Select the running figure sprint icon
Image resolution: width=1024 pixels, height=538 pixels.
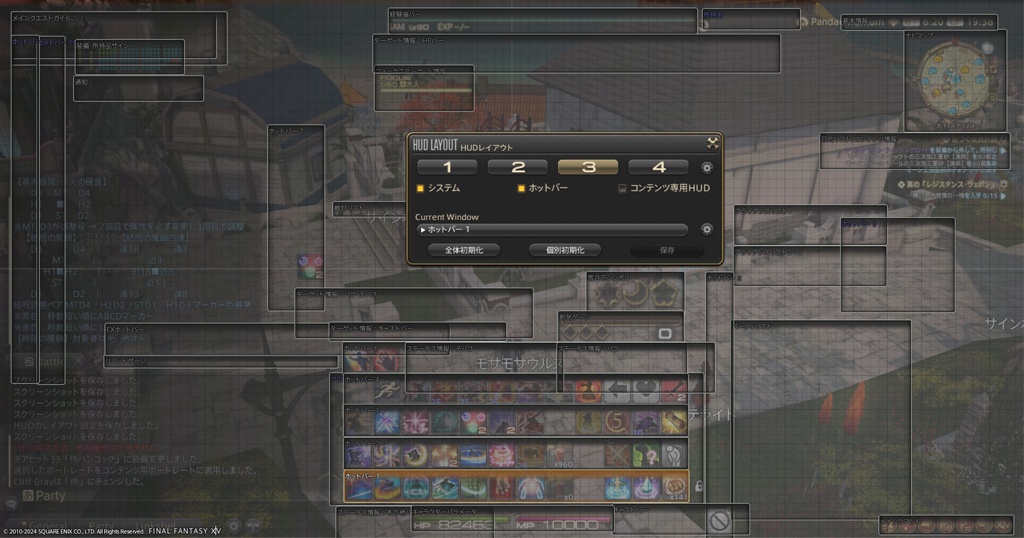(388, 392)
